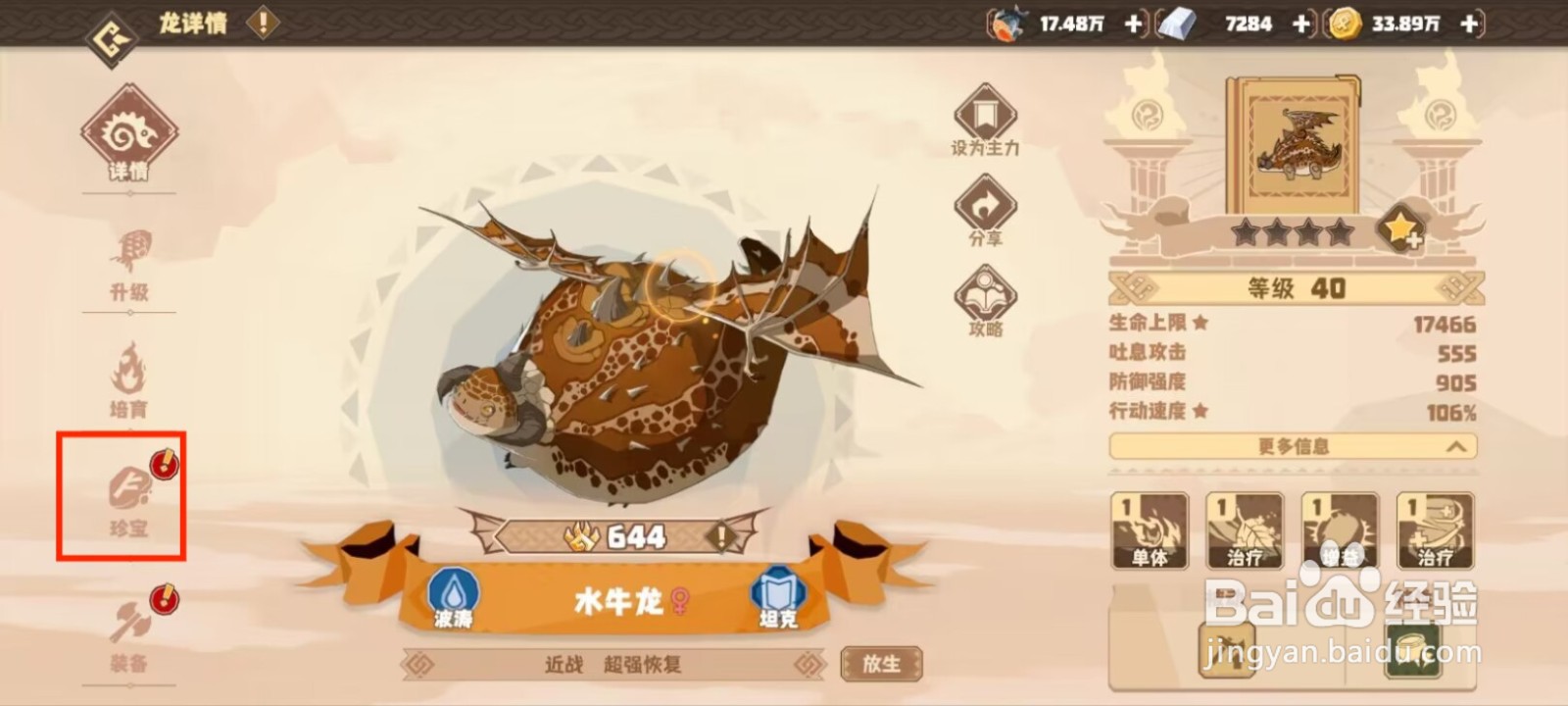1568x706 pixels.
Task: Click the gold coin plus button
Action: [x=1467, y=22]
